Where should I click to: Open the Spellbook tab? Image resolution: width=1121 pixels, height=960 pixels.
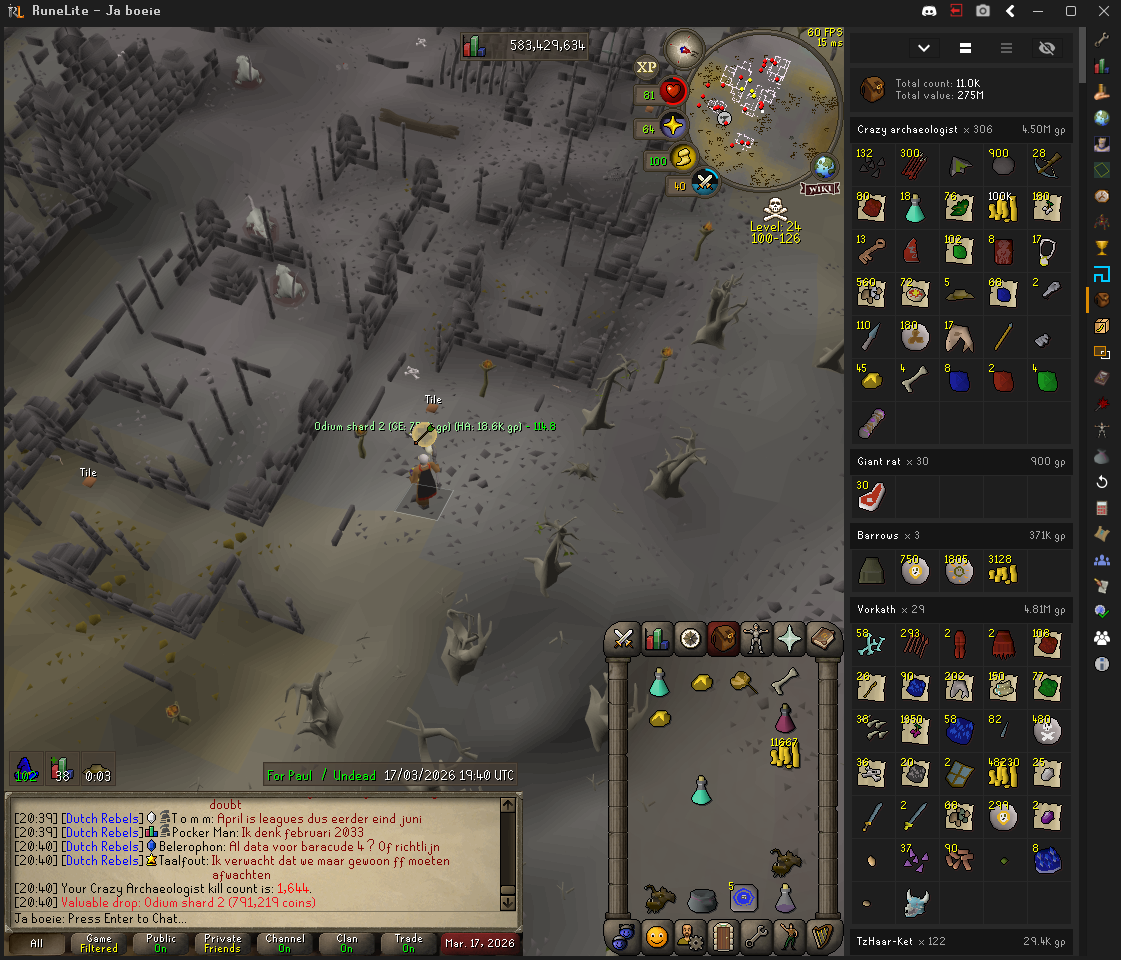pos(822,638)
